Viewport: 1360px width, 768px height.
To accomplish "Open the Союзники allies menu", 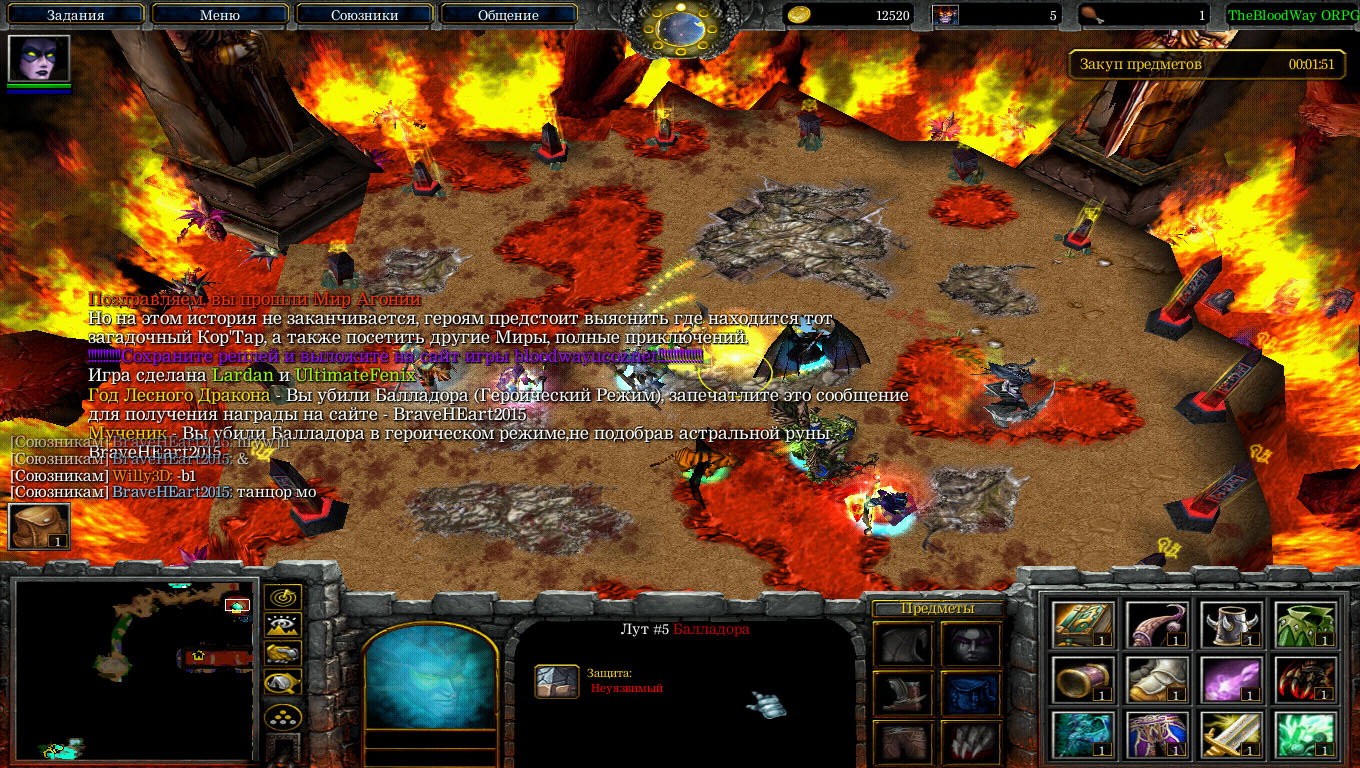I will 365,15.
